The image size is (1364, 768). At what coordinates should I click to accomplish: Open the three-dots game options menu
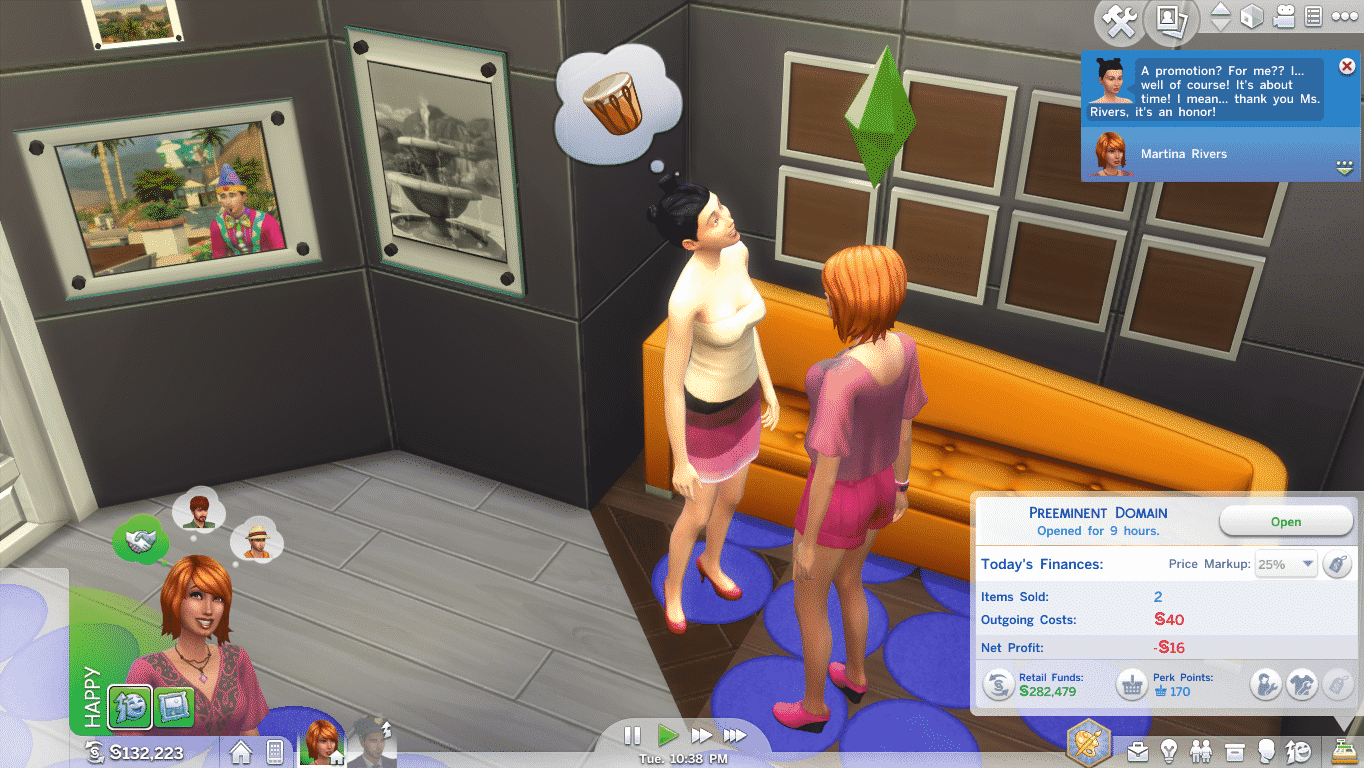coord(1346,17)
